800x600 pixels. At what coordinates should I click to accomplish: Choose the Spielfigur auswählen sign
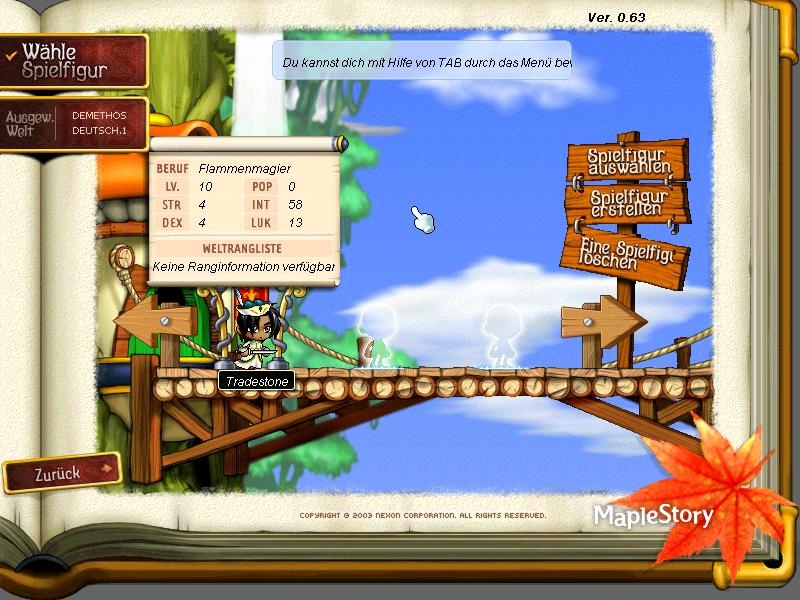tap(627, 162)
